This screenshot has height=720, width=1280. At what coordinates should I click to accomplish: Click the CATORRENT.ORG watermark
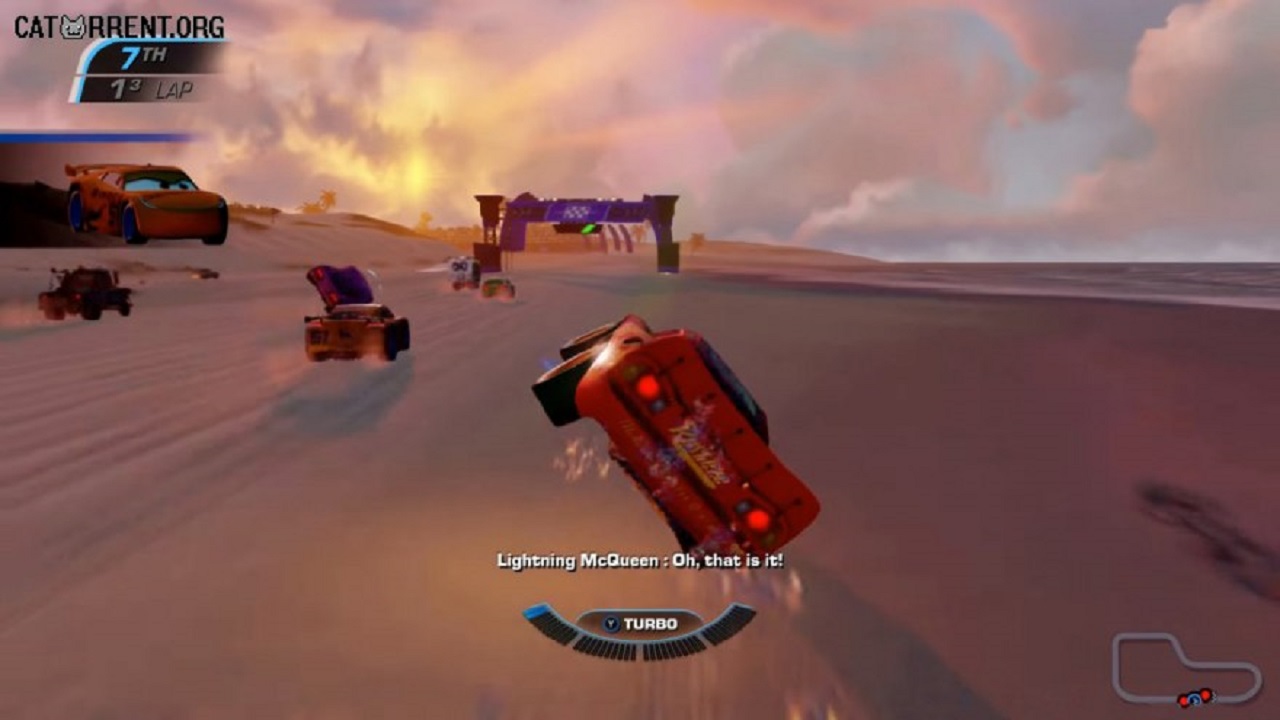119,27
